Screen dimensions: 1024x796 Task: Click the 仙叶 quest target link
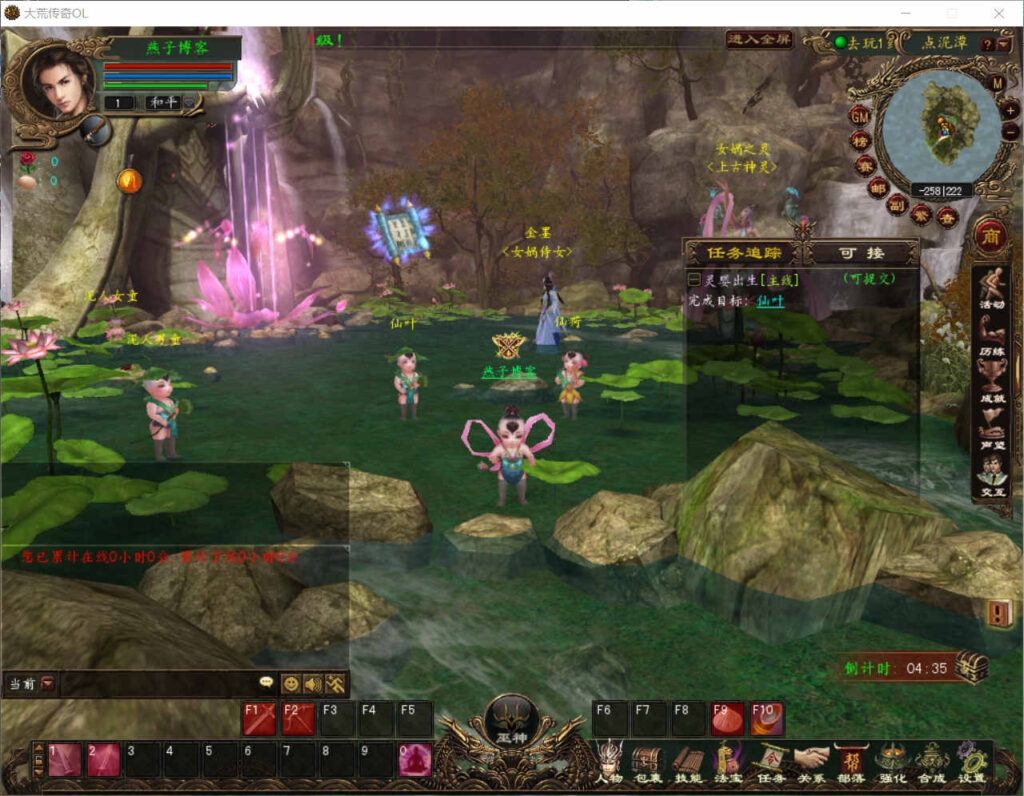770,300
